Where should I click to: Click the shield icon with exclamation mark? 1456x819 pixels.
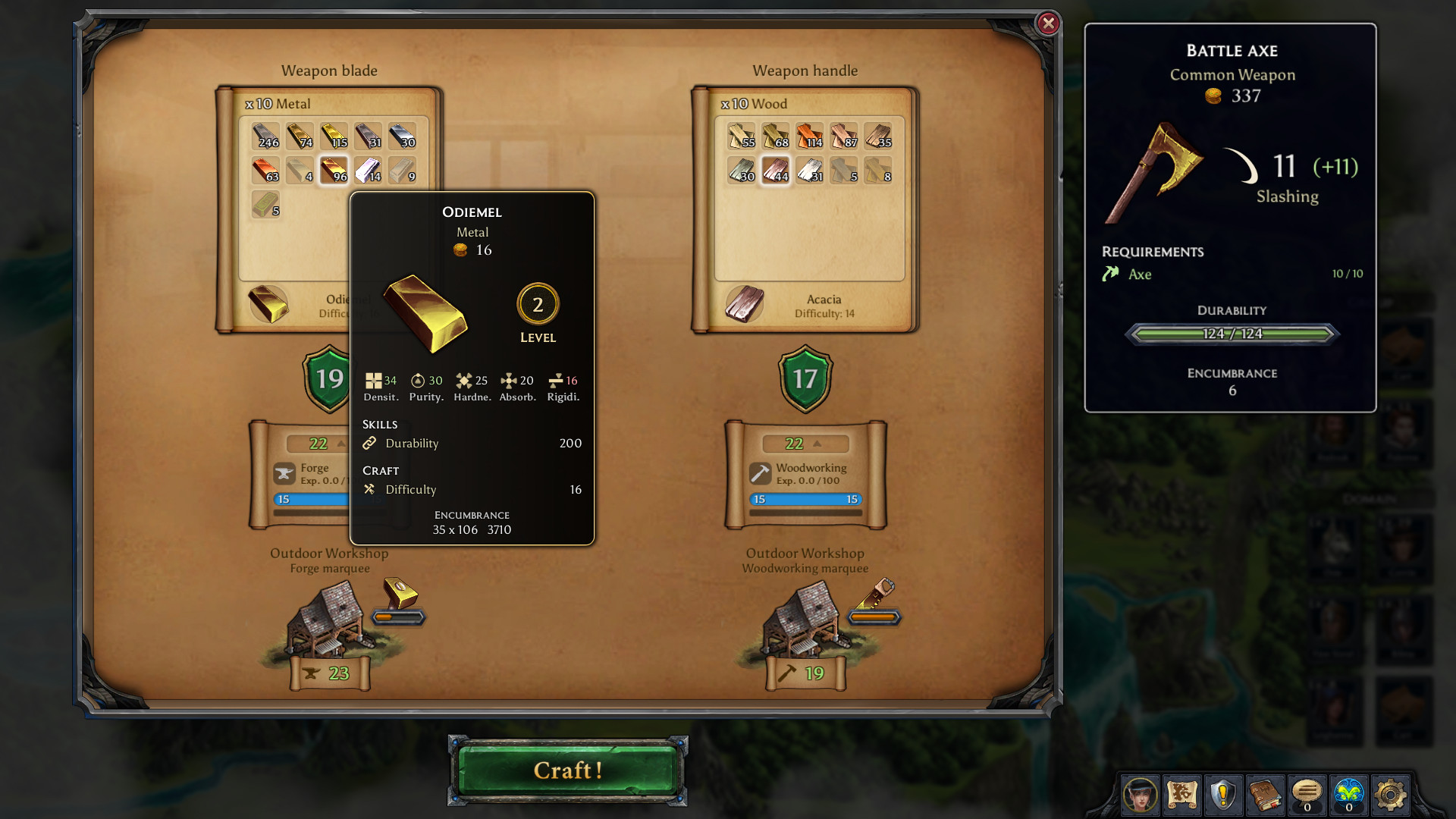pos(1222,795)
